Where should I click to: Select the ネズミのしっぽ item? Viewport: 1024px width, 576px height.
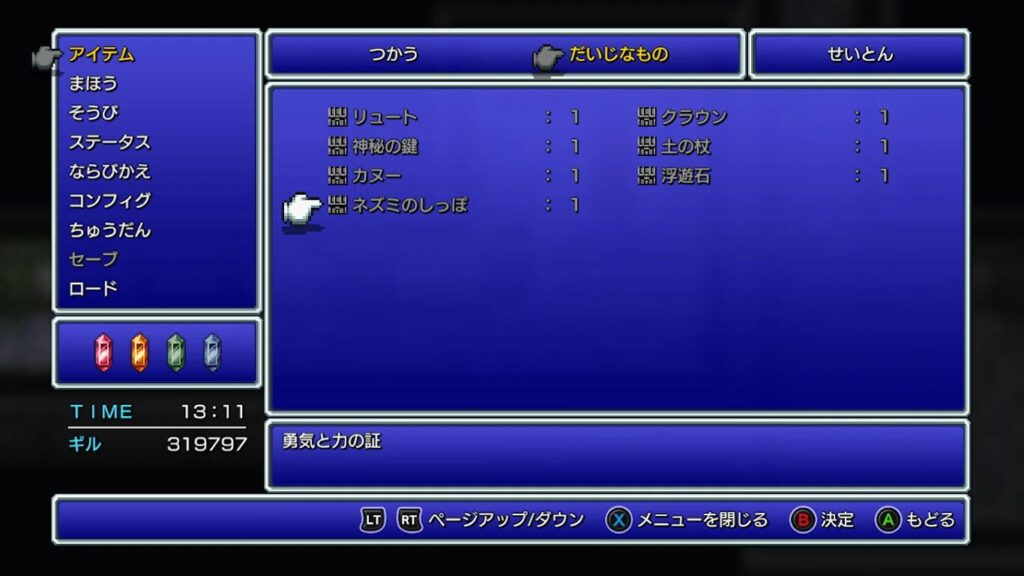[x=410, y=206]
